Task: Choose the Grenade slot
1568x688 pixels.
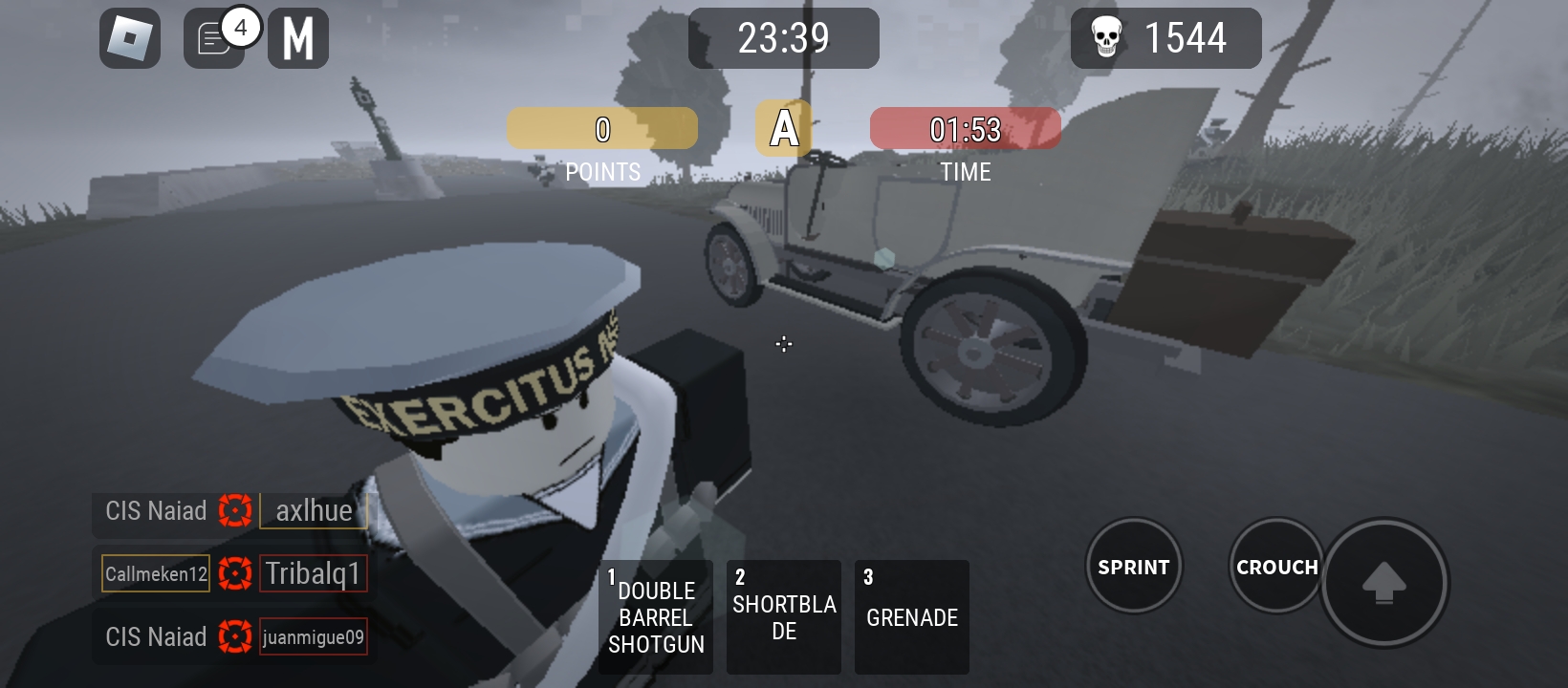Action: click(x=912, y=617)
